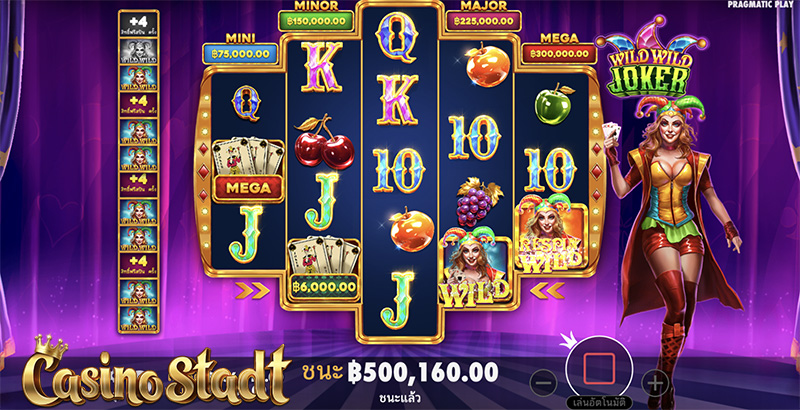Open the autoplay option below the spin button
Screen dimensions: 800x410
click(x=598, y=402)
